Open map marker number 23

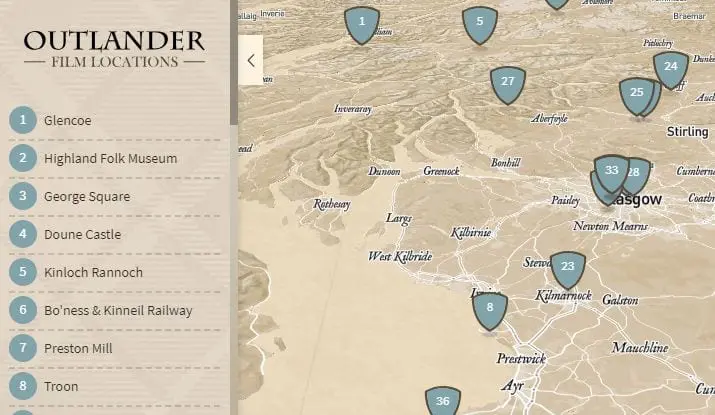click(x=568, y=267)
